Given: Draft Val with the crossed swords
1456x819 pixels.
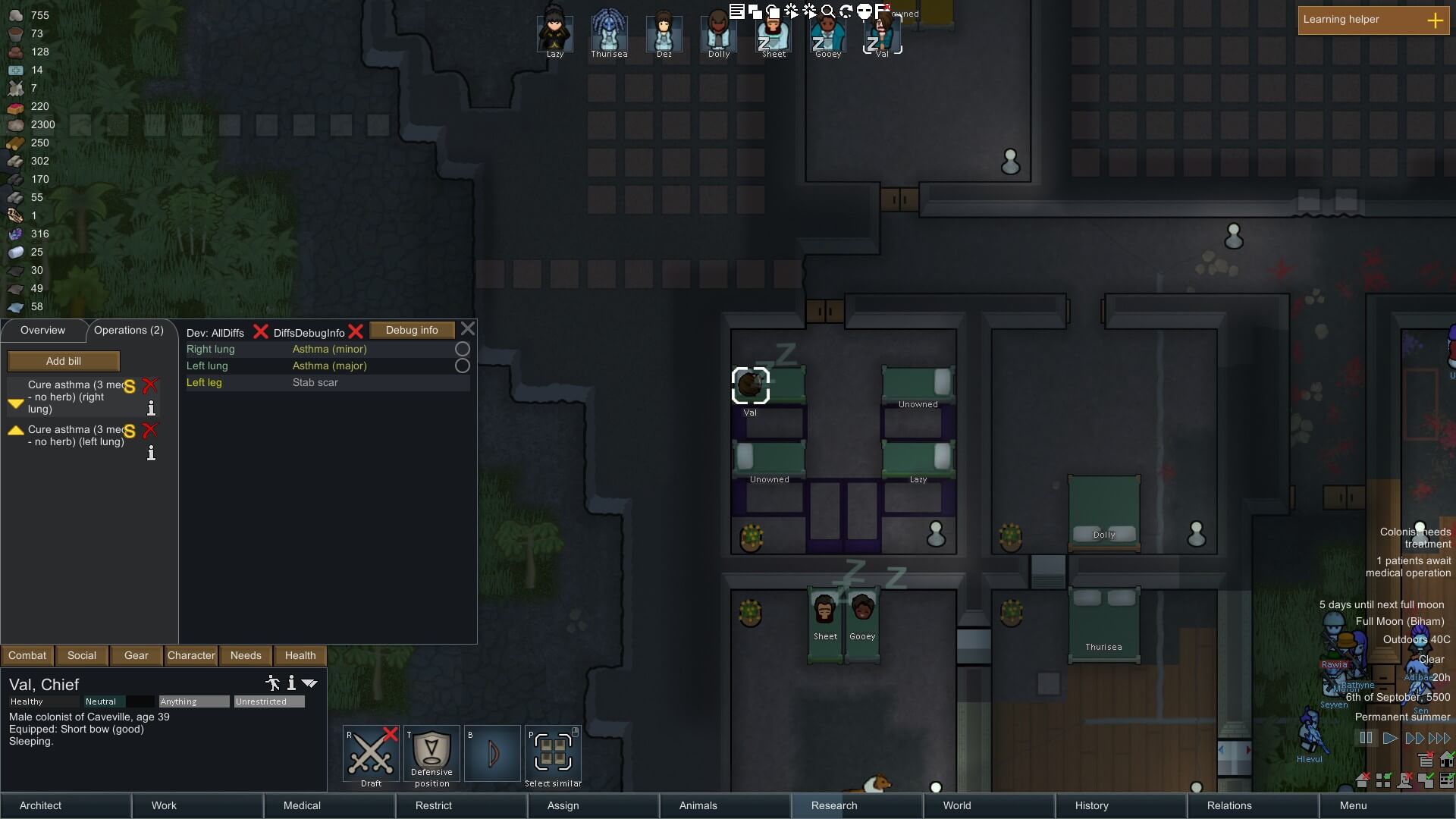Looking at the screenshot, I should coord(371,754).
